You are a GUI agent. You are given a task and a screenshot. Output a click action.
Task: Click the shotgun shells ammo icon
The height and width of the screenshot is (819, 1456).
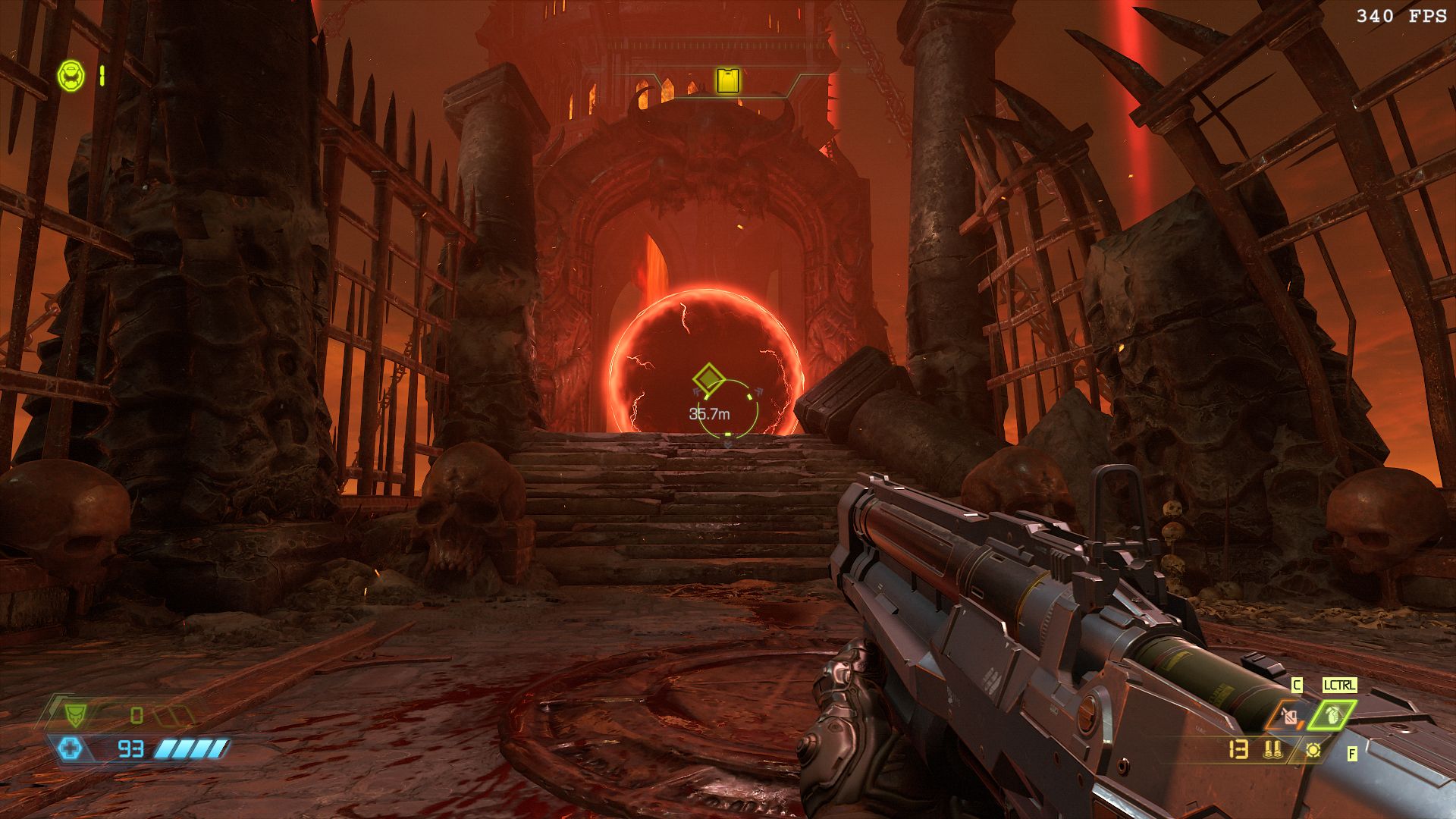(x=1272, y=750)
